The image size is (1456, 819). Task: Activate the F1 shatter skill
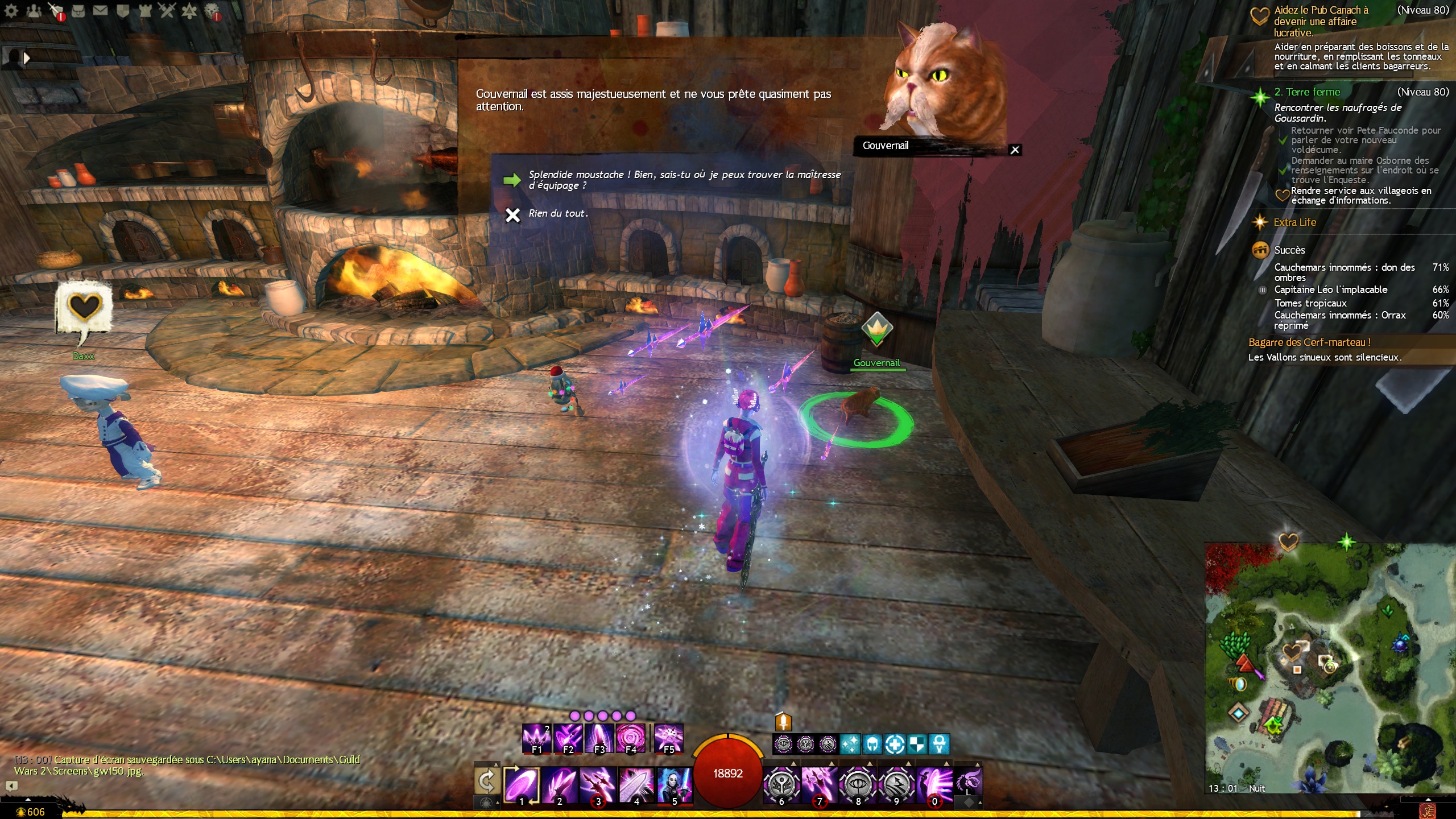coord(536,738)
